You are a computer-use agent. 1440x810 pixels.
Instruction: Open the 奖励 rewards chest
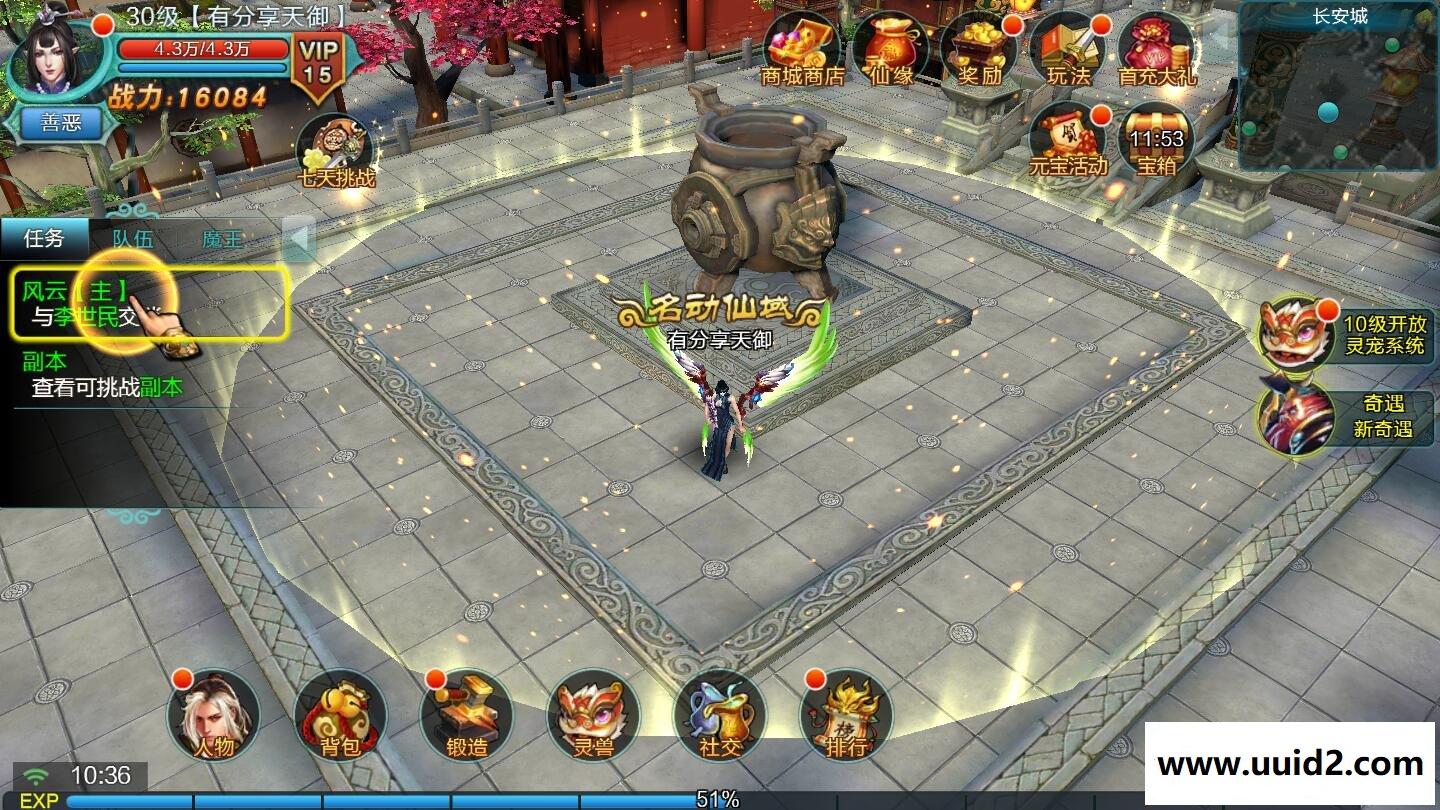pyautogui.click(x=979, y=50)
